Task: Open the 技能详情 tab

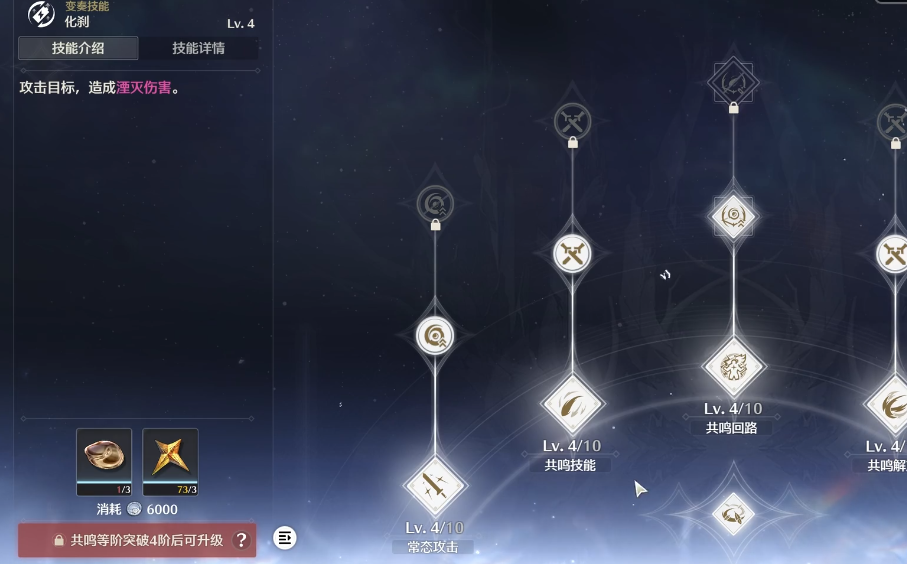Action: coord(198,48)
